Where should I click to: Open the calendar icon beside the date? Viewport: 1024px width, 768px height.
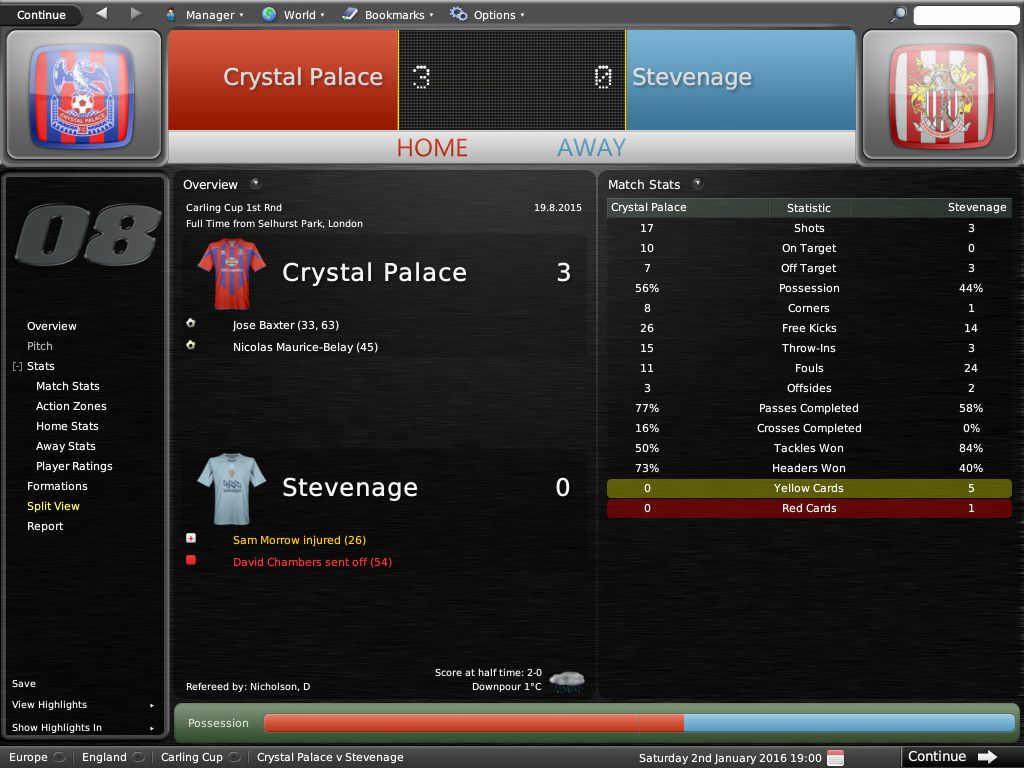(x=836, y=757)
